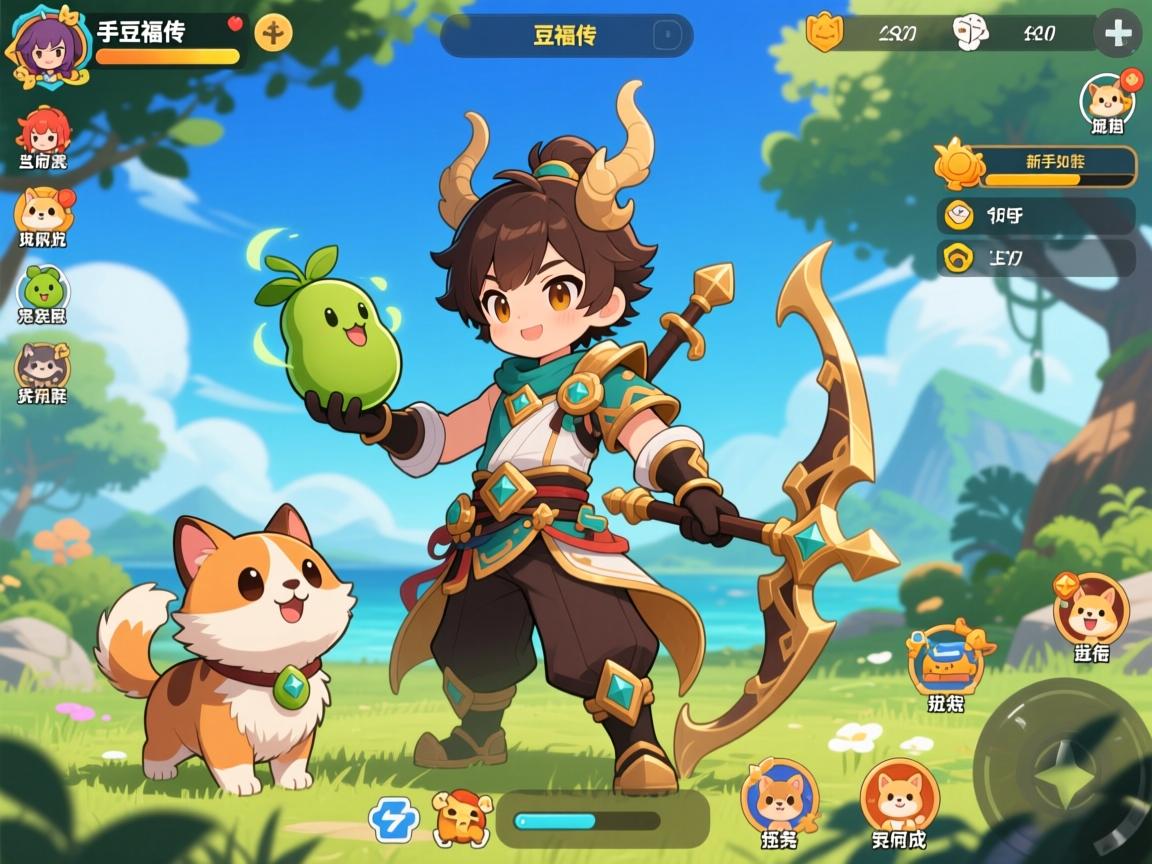Select the first quest row with coin icon
The image size is (1152, 864).
(1036, 215)
